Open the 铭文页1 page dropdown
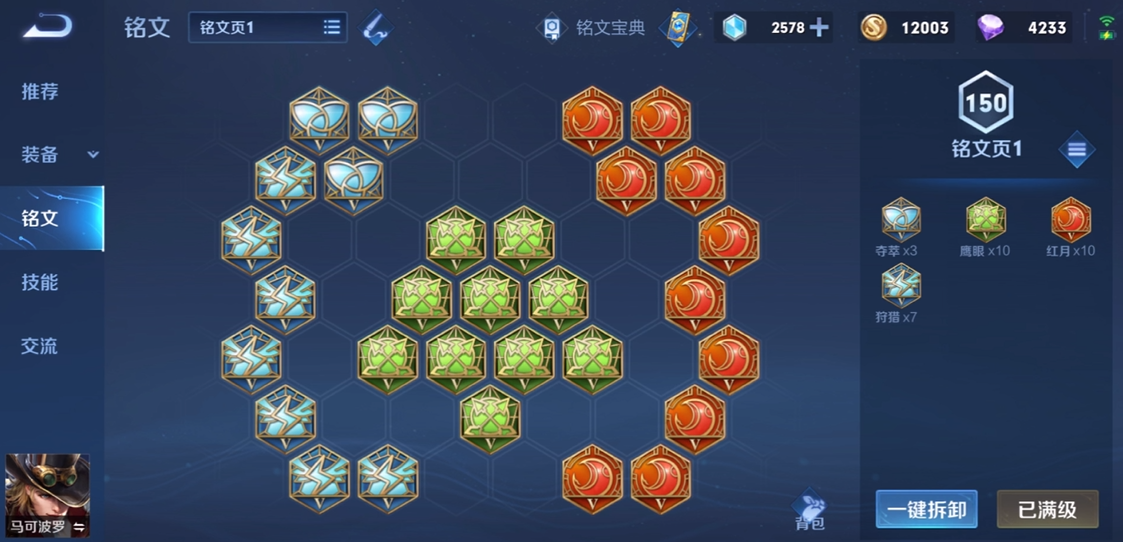Viewport: 1123px width, 542px height. [x=267, y=27]
